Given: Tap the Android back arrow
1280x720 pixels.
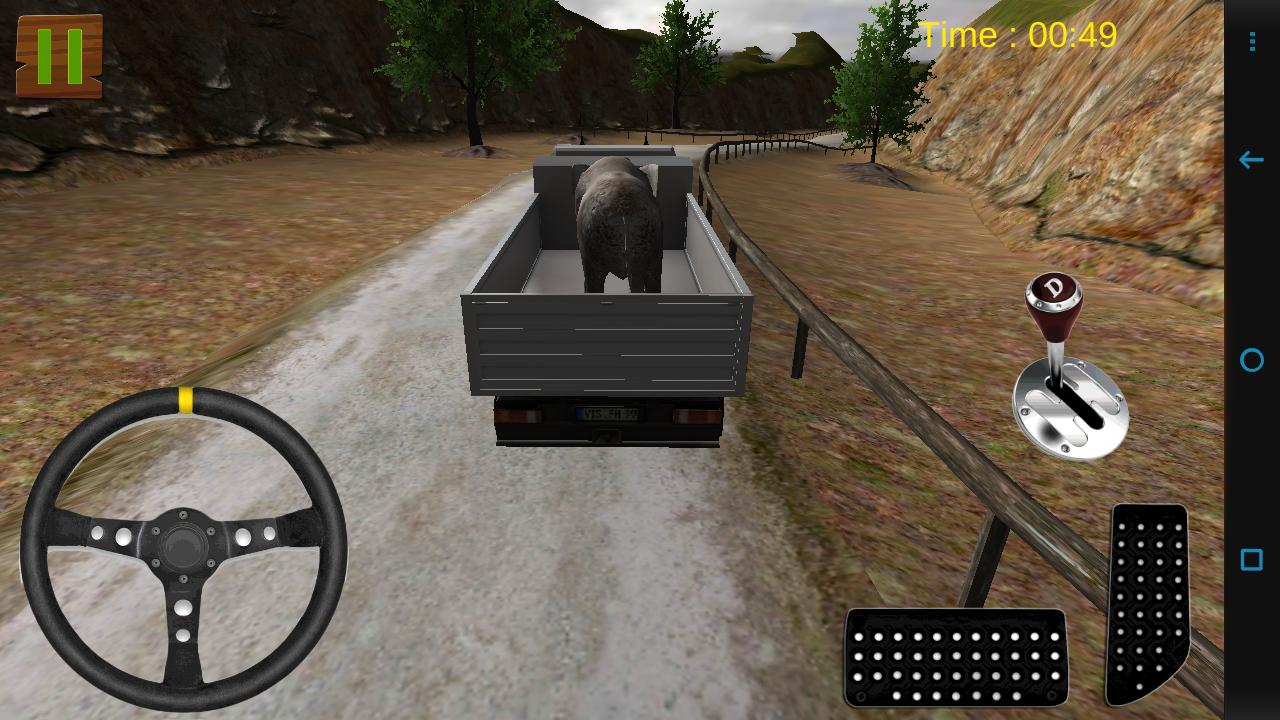Looking at the screenshot, I should tap(1250, 159).
